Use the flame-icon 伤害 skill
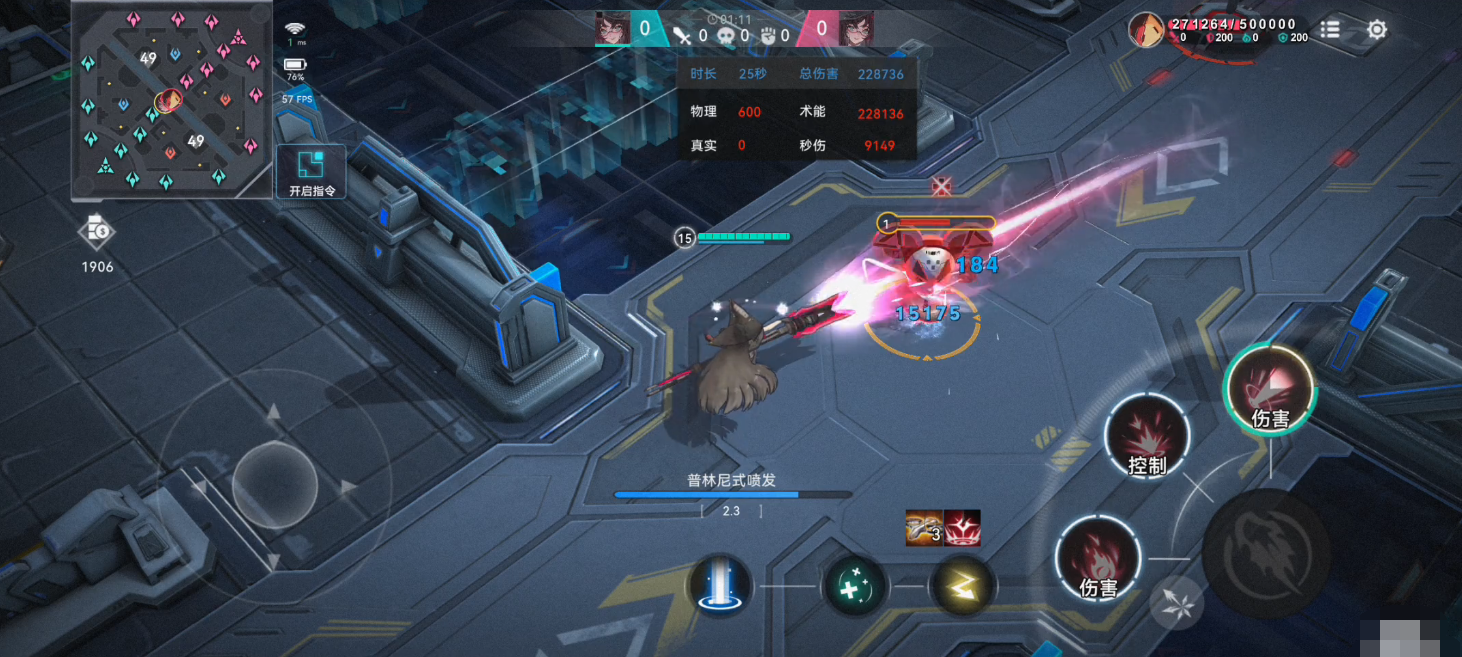The height and width of the screenshot is (657, 1462). pos(1098,558)
